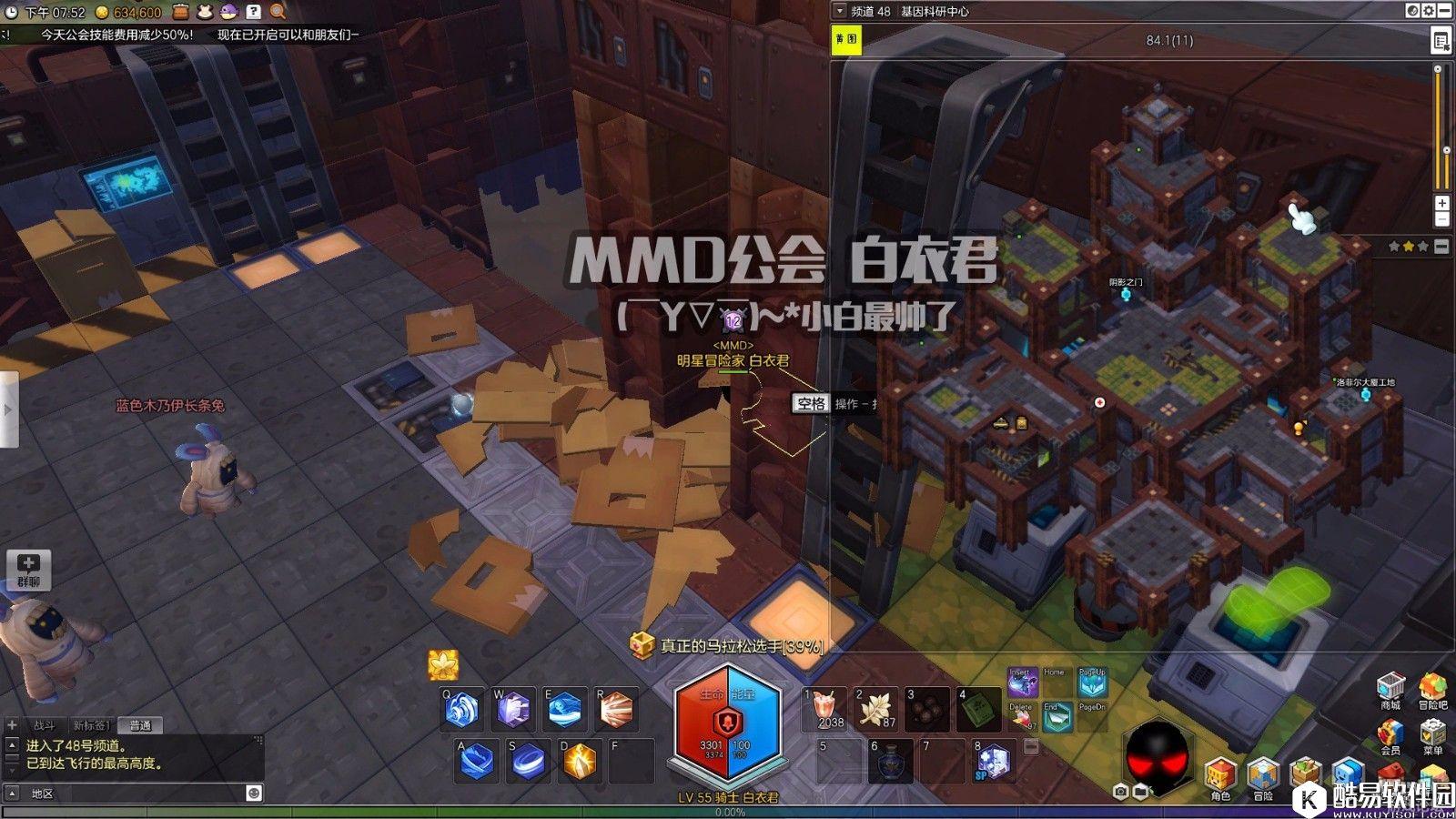Click the question mark help icon
Viewport: 1456px width, 819px height.
click(x=253, y=12)
